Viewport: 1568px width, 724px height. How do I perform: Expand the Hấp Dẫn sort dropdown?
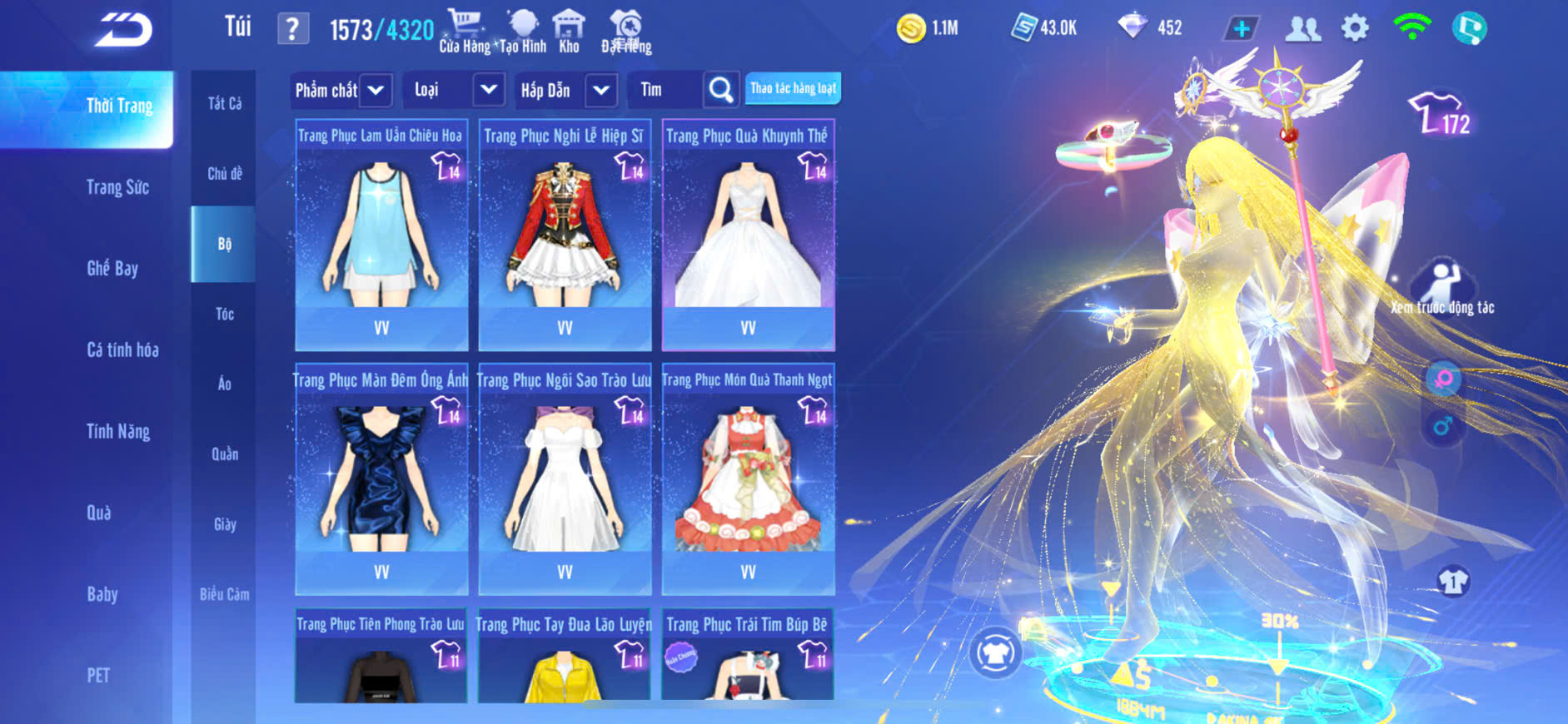click(x=601, y=90)
